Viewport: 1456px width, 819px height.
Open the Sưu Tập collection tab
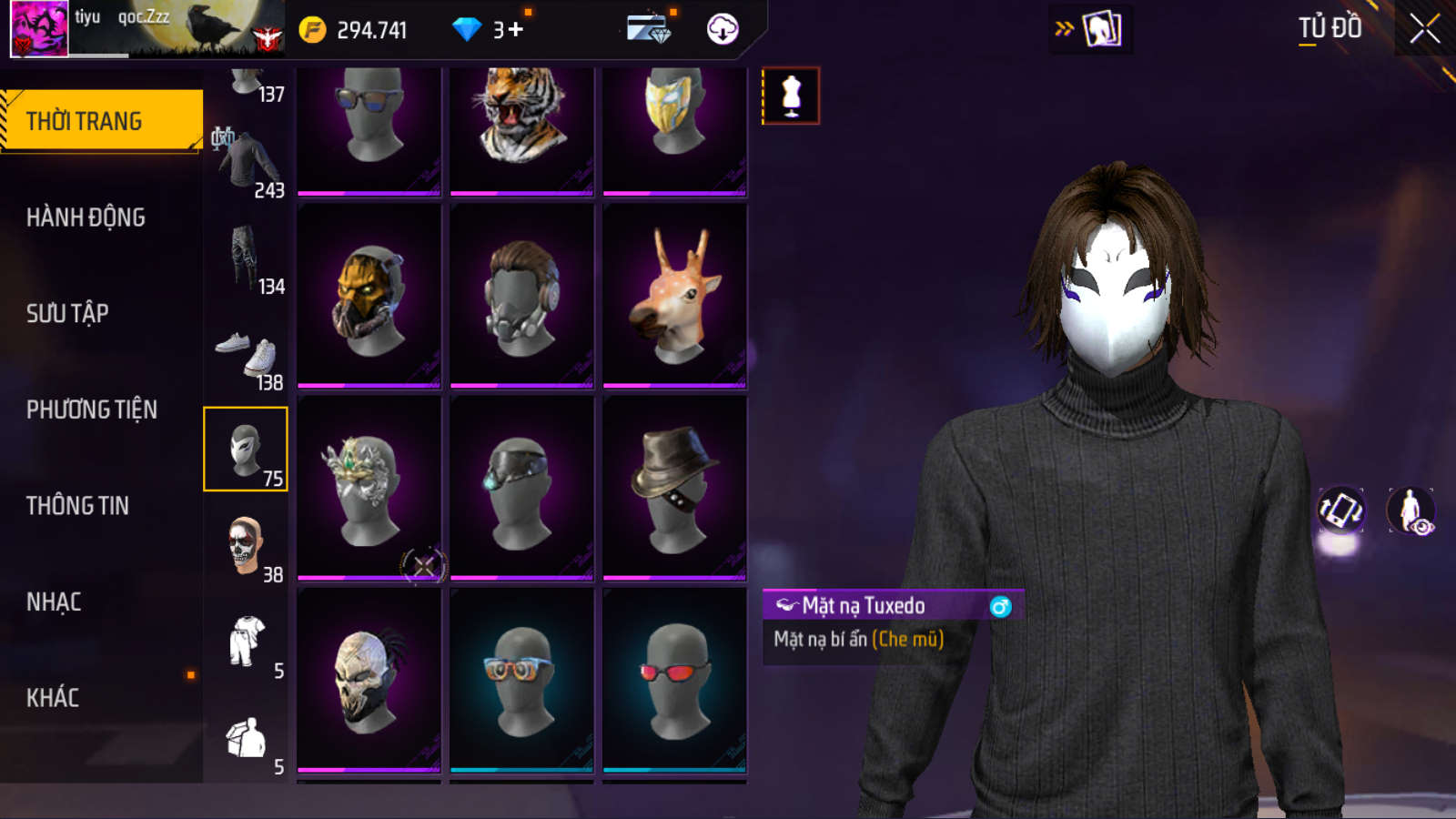(67, 314)
